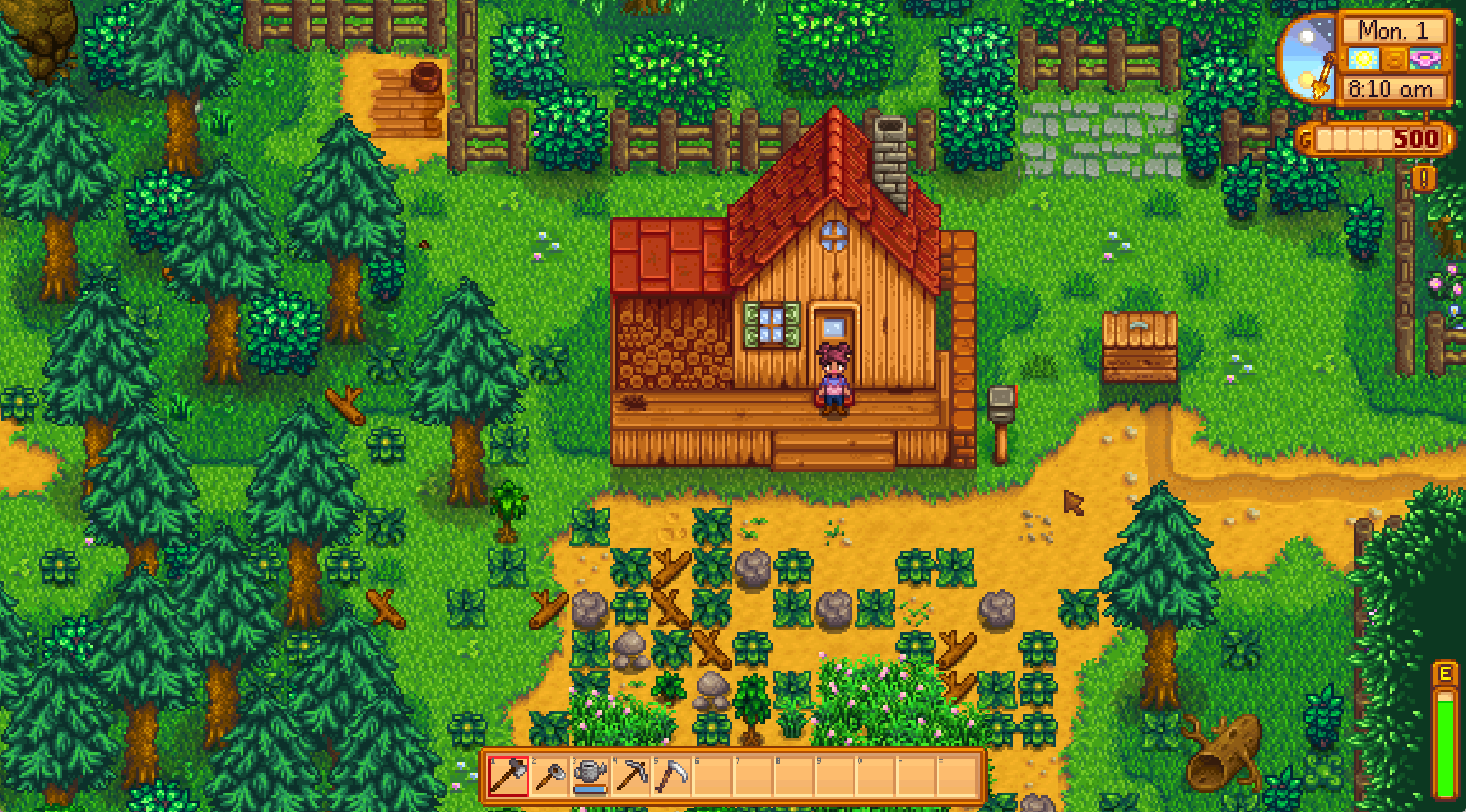Viewport: 1466px width, 812px height.
Task: Choose the watering can slot
Action: tap(590, 776)
